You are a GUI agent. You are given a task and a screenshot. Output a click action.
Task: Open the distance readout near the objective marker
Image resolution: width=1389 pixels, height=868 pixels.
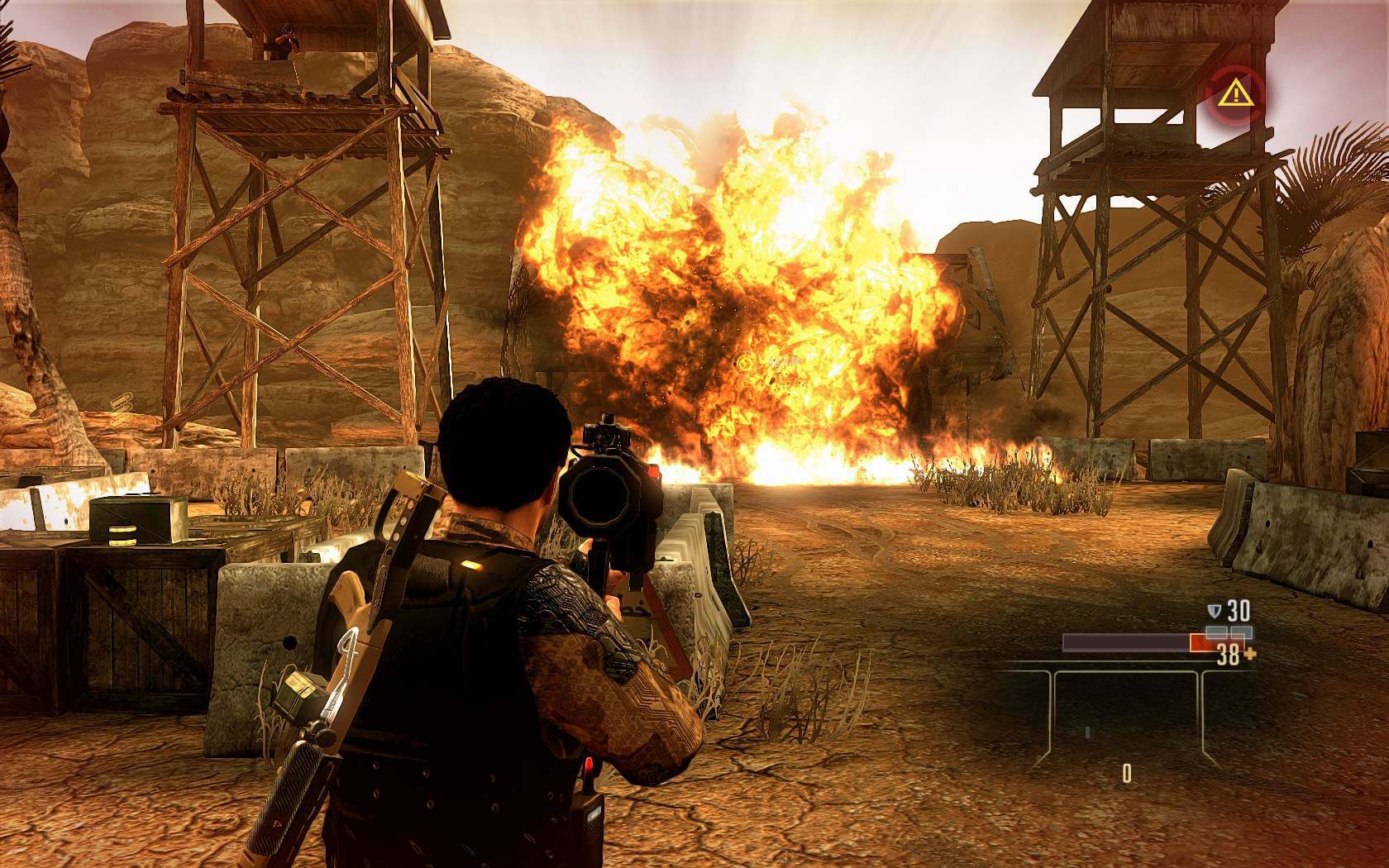pyautogui.click(x=781, y=362)
